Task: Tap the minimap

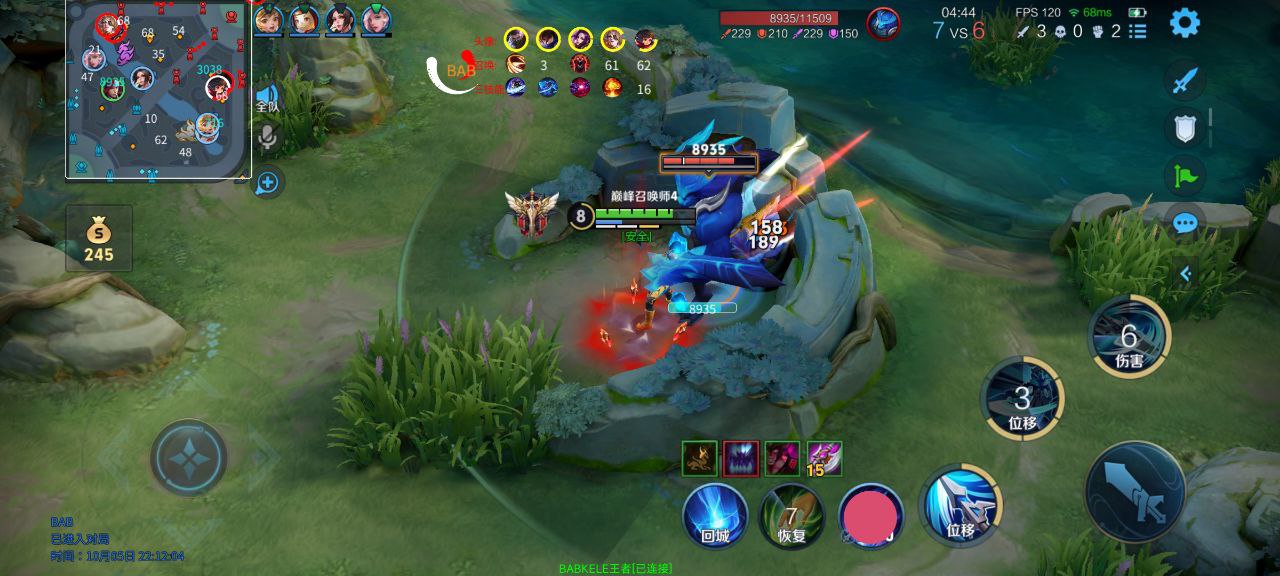Action: [158, 90]
